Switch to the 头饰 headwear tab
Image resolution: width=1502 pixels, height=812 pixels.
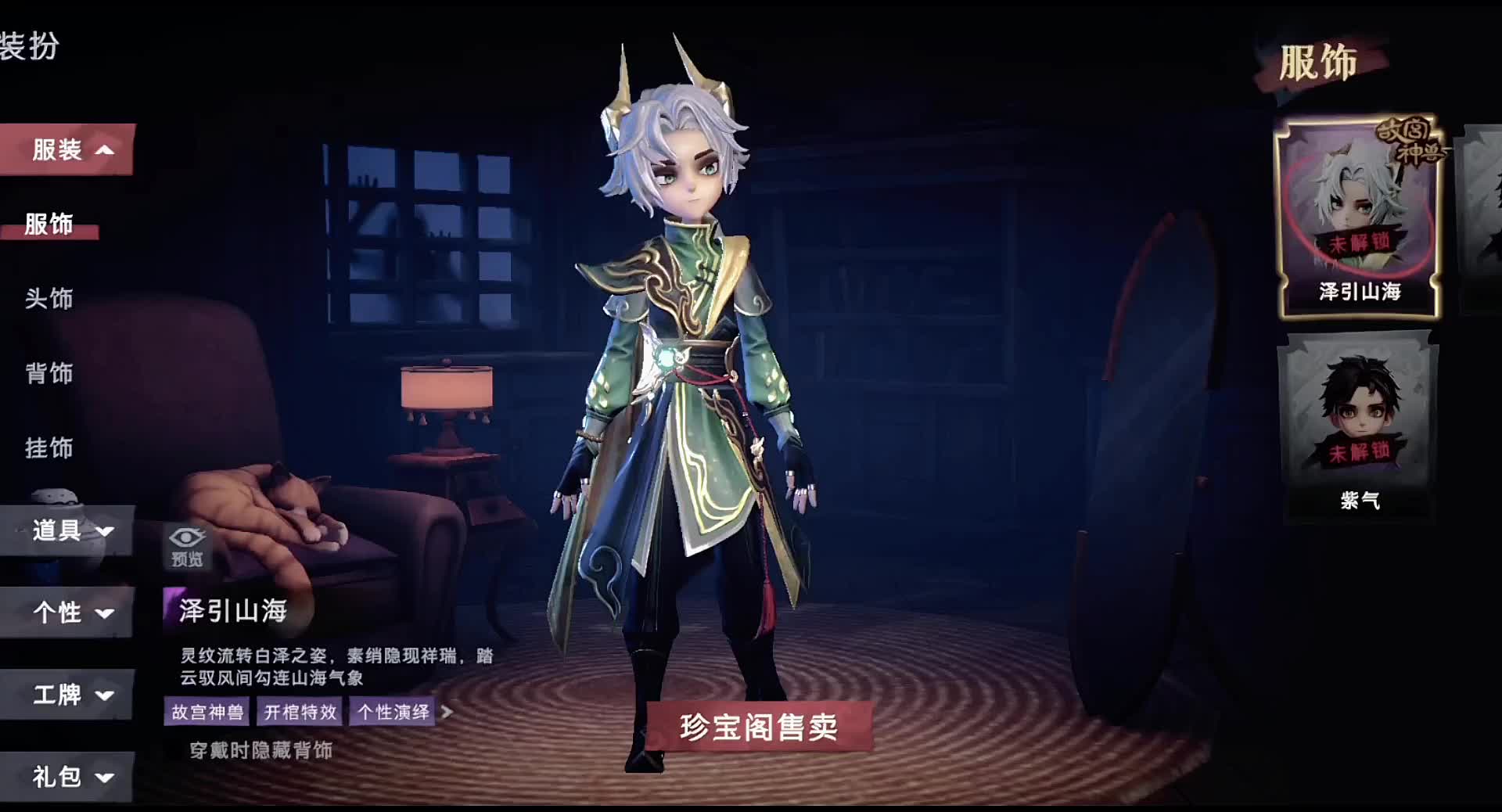pos(50,299)
